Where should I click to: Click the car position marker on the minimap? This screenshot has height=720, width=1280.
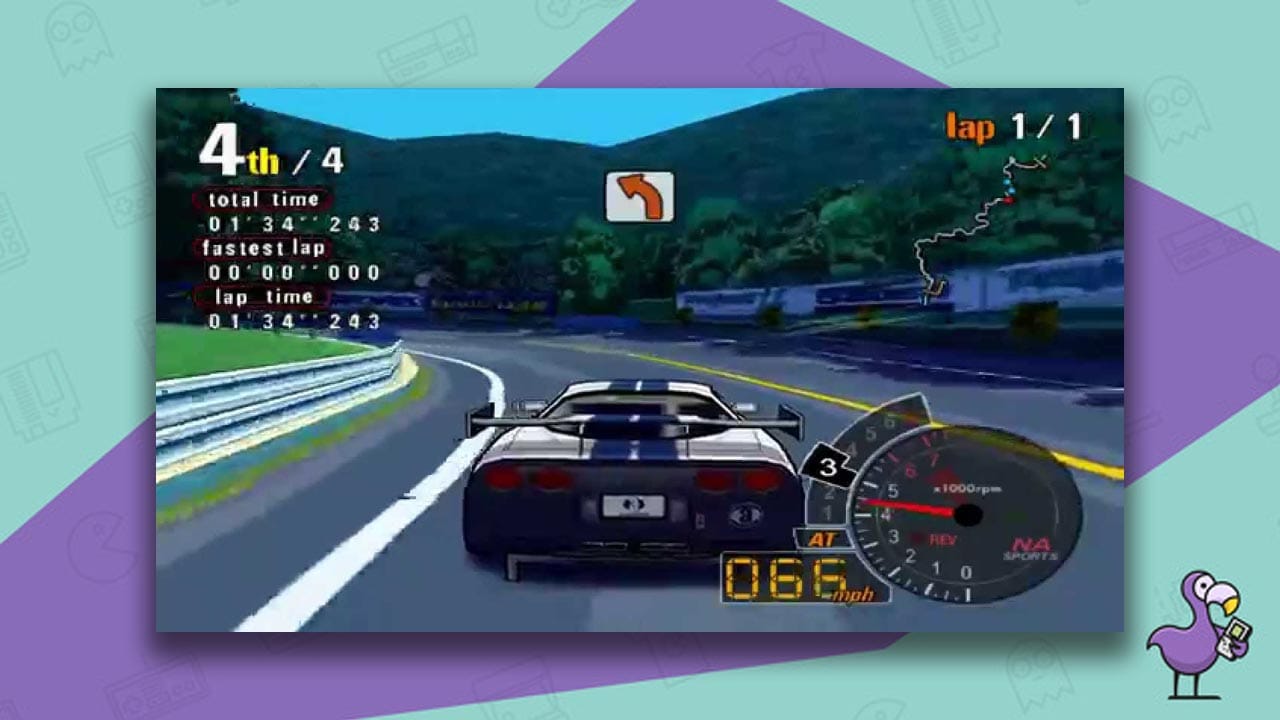click(x=1008, y=200)
